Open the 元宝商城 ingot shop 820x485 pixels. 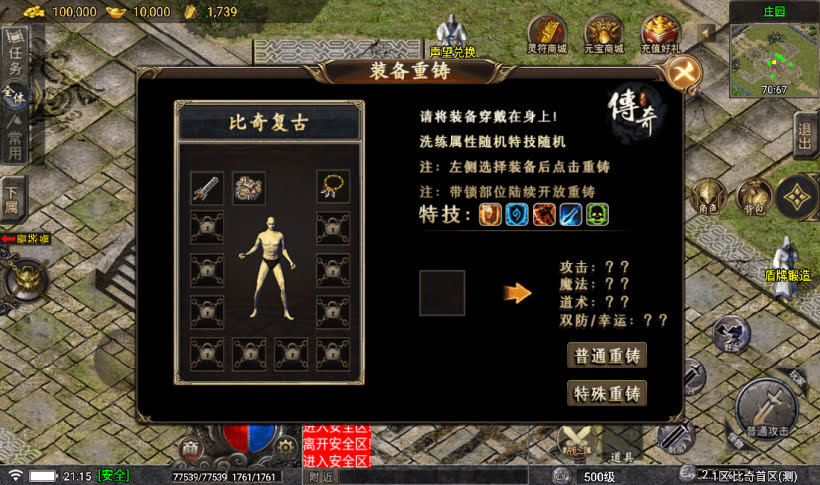pos(603,33)
